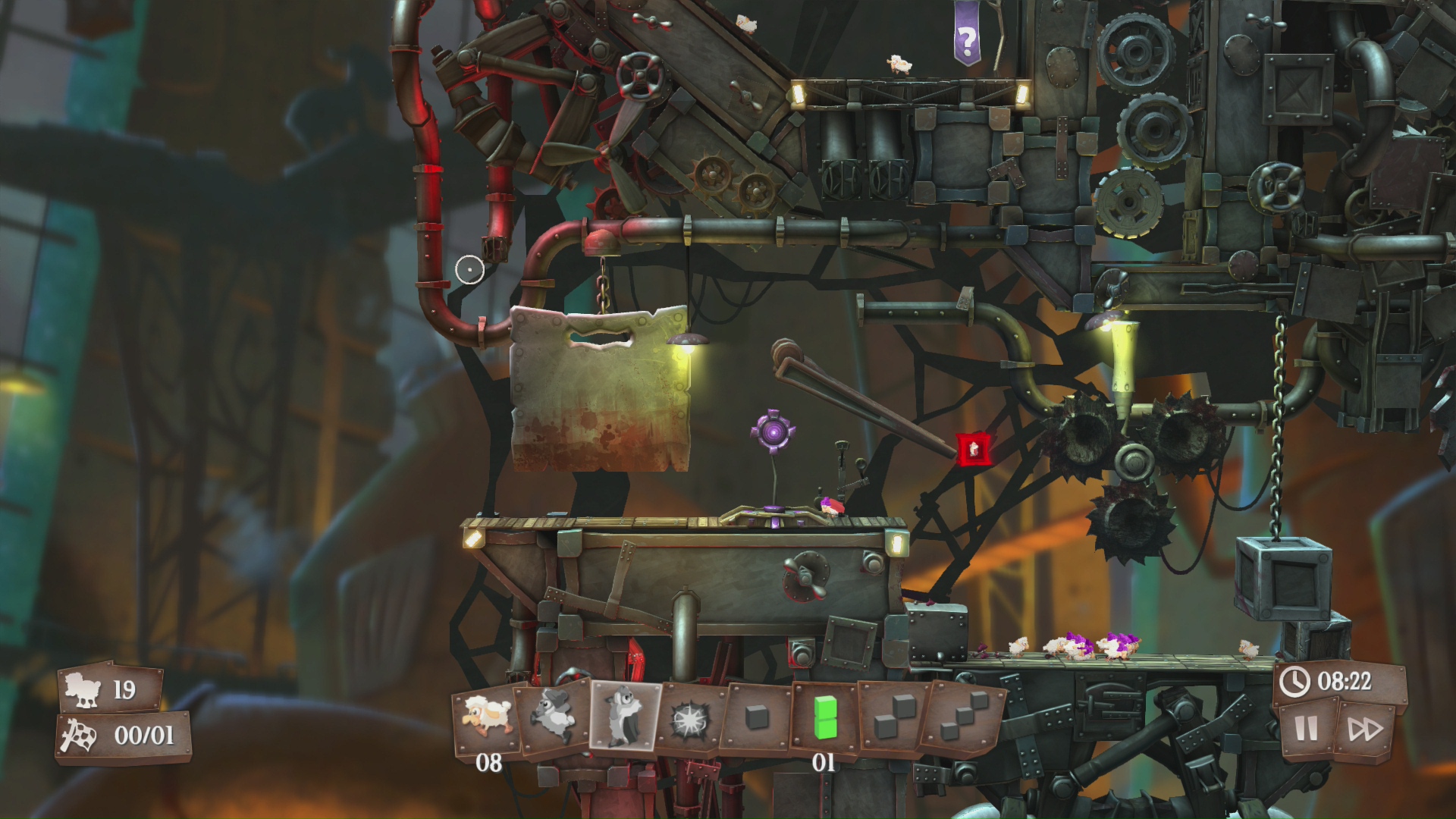Select the single grey block piece
Screen dimensions: 1456x819
(x=757, y=717)
